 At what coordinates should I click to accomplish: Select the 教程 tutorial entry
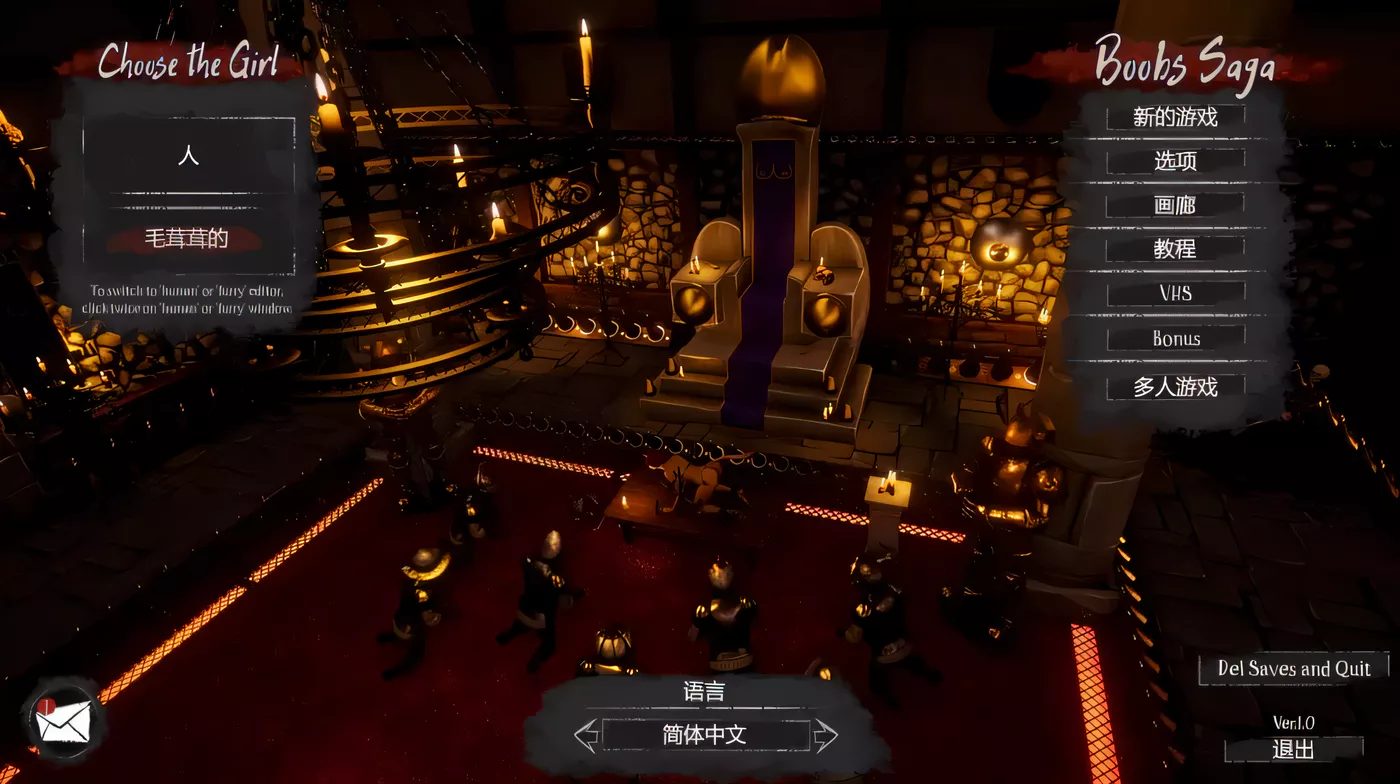click(x=1175, y=249)
